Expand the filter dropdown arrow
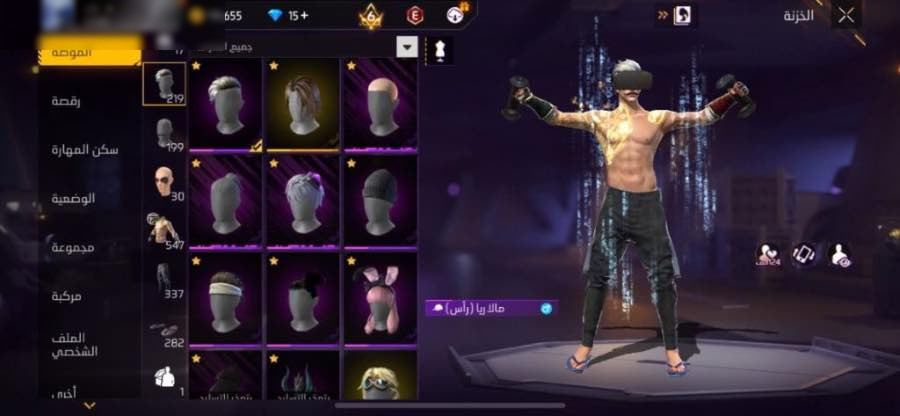The width and height of the screenshot is (900, 416). click(x=407, y=47)
